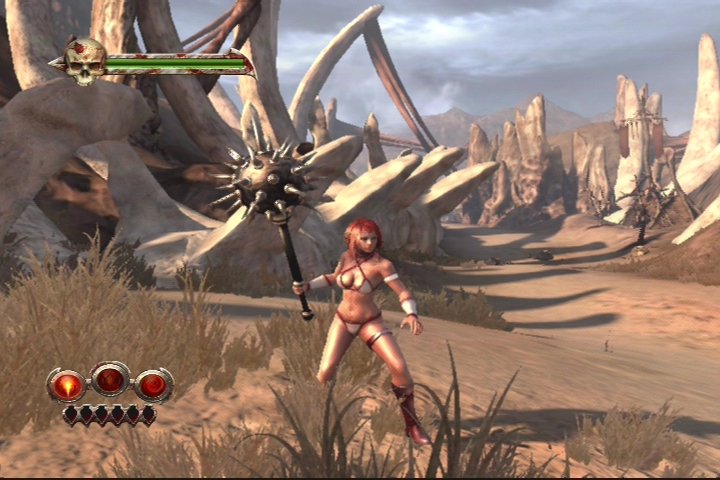Select the glowing flame orb
This screenshot has width=720, height=480.
click(x=68, y=385)
